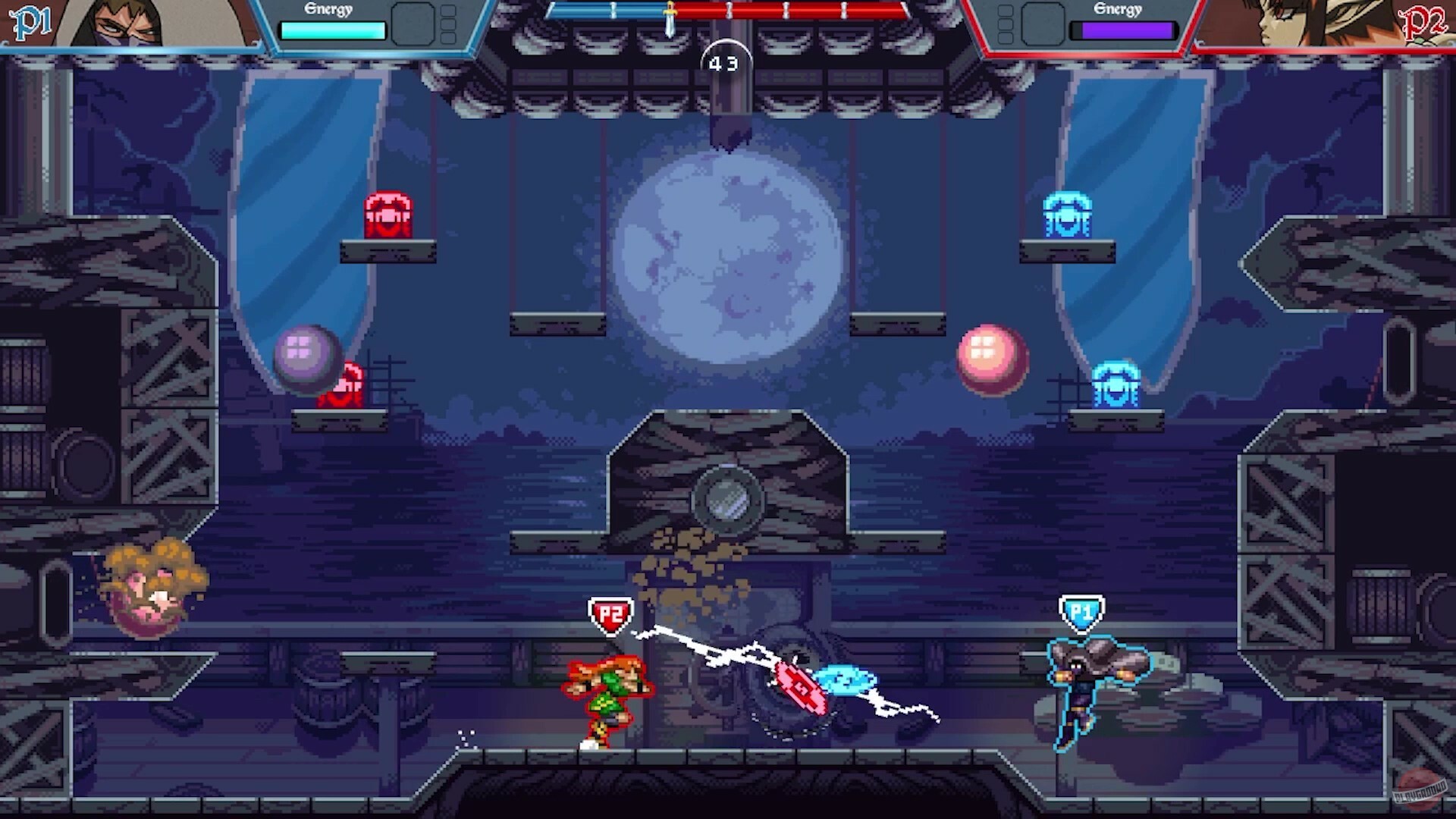Open the empty item slot in P2's HUD frame

(x=1043, y=23)
